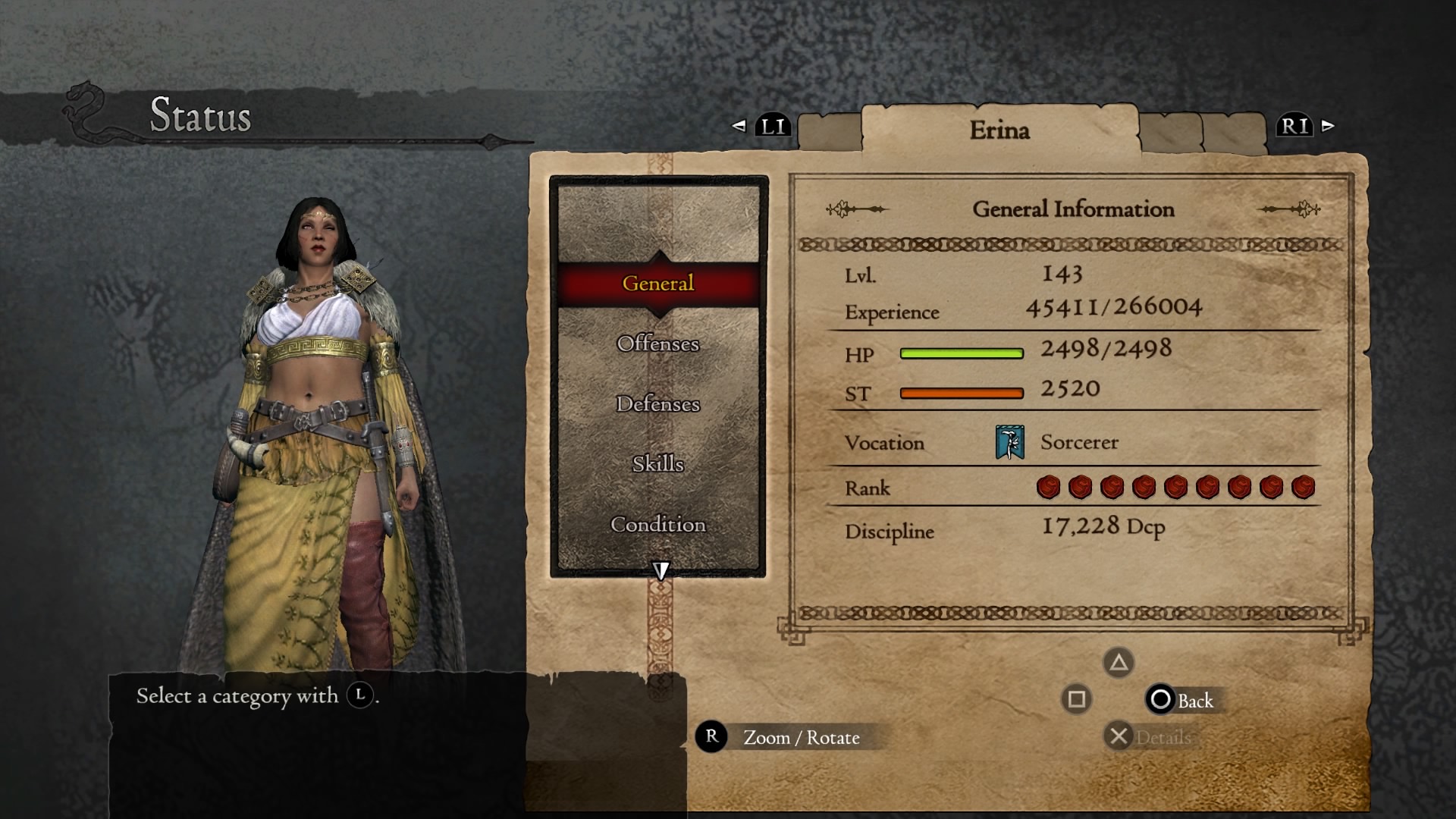This screenshot has width=1456, height=819.
Task: Switch to the Erina character tab
Action: (x=999, y=130)
